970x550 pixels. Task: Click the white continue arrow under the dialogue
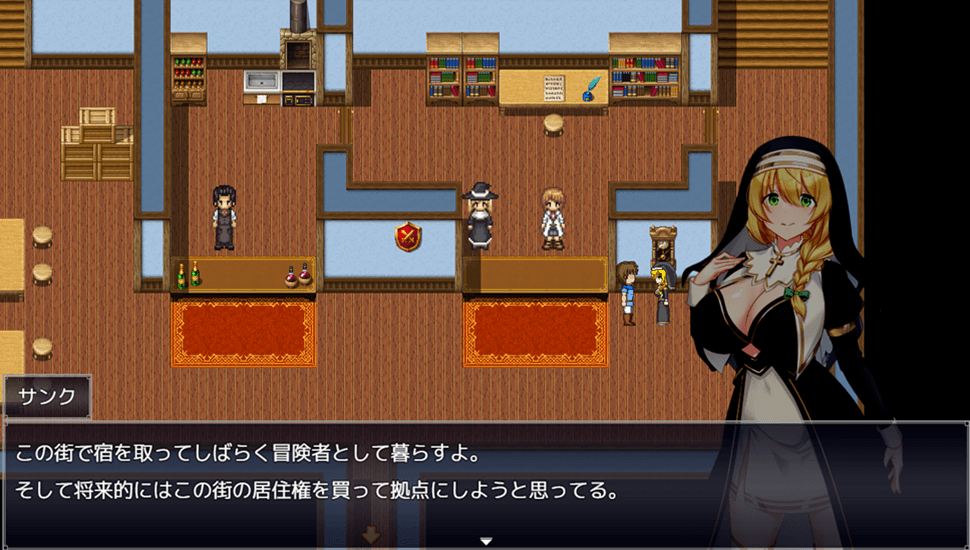point(486,541)
